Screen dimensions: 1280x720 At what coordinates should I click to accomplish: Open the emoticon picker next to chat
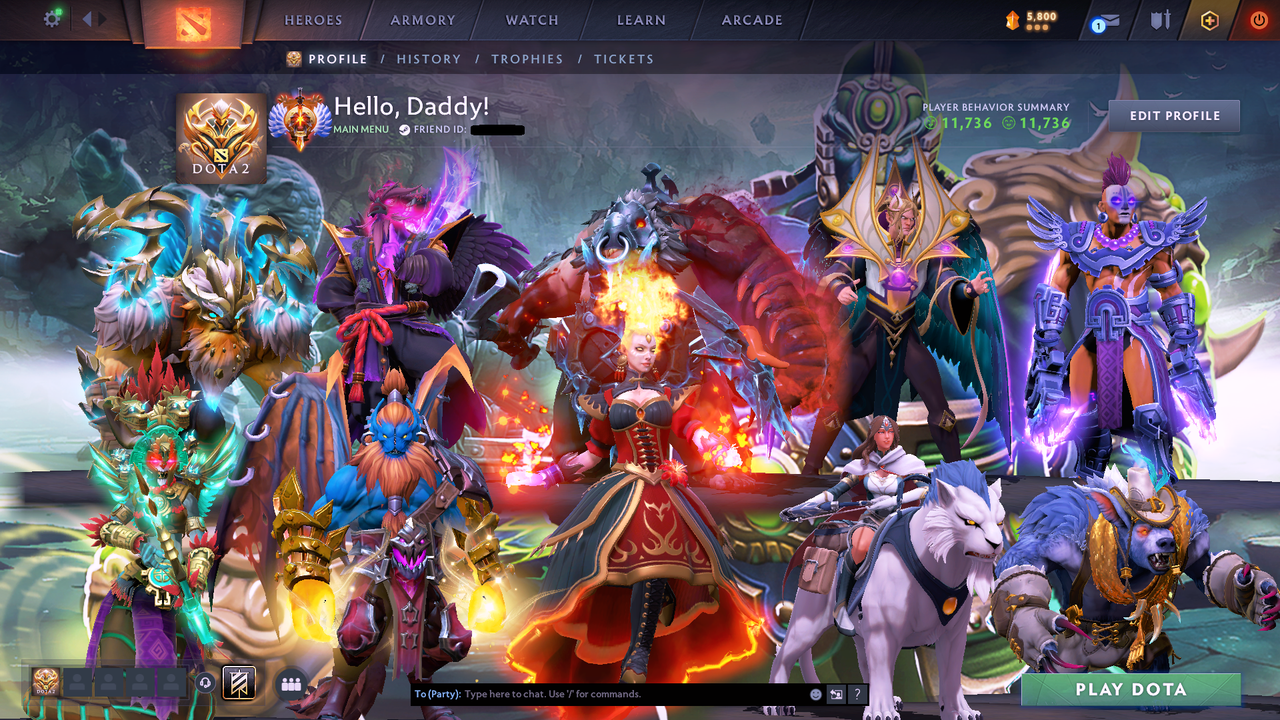(x=815, y=693)
